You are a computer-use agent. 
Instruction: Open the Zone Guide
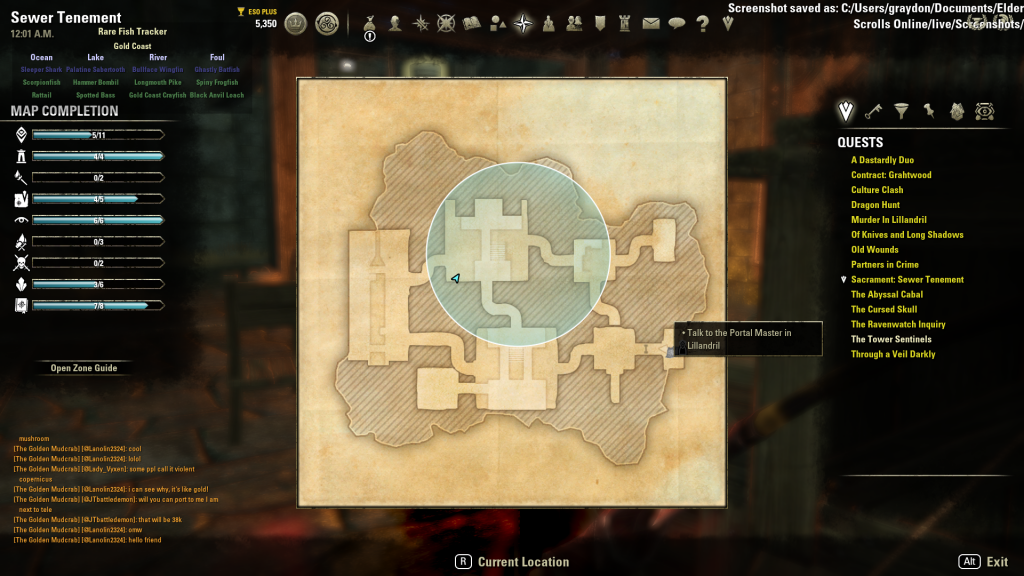coord(84,368)
